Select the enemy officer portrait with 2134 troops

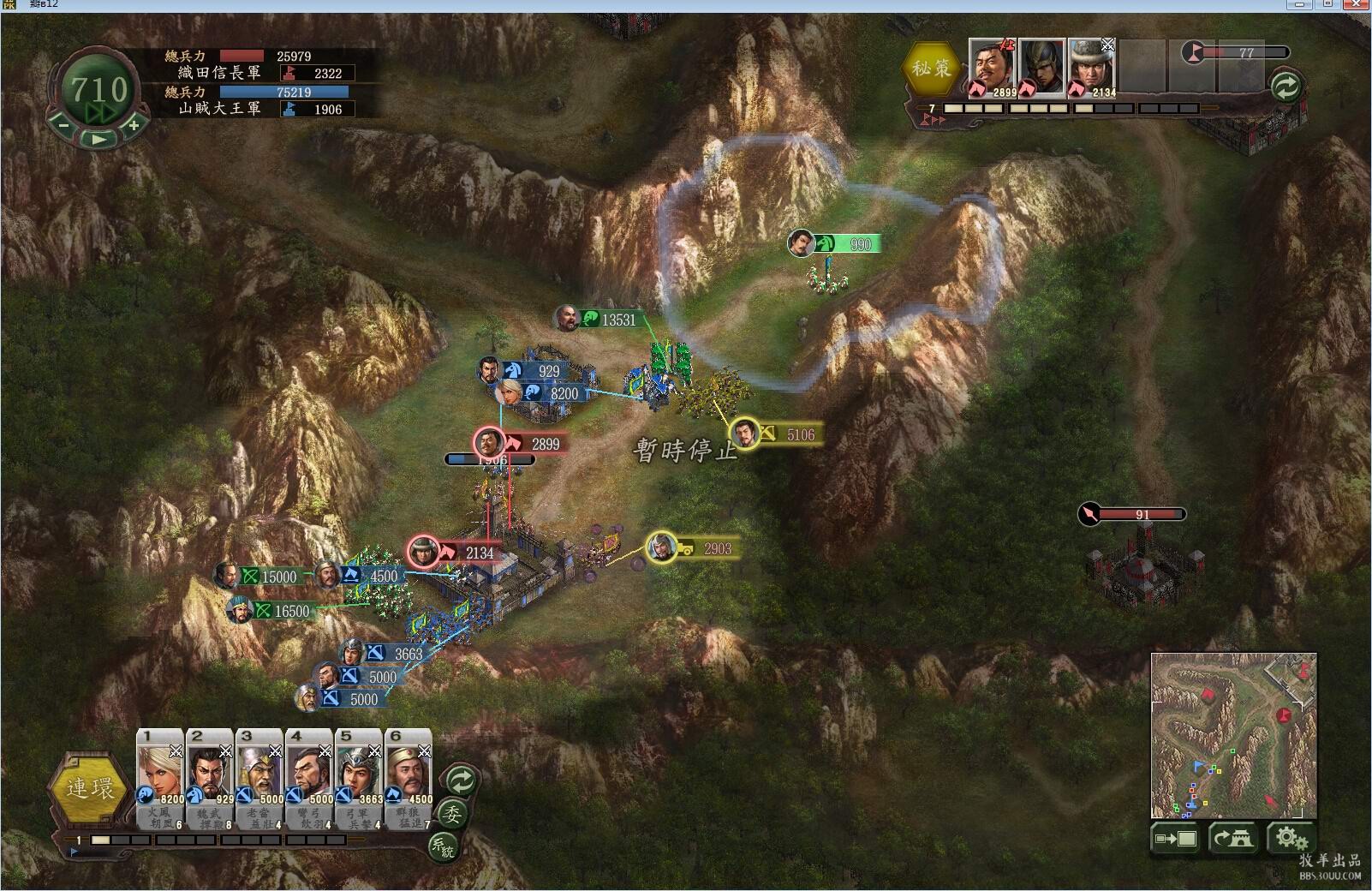(x=1091, y=69)
